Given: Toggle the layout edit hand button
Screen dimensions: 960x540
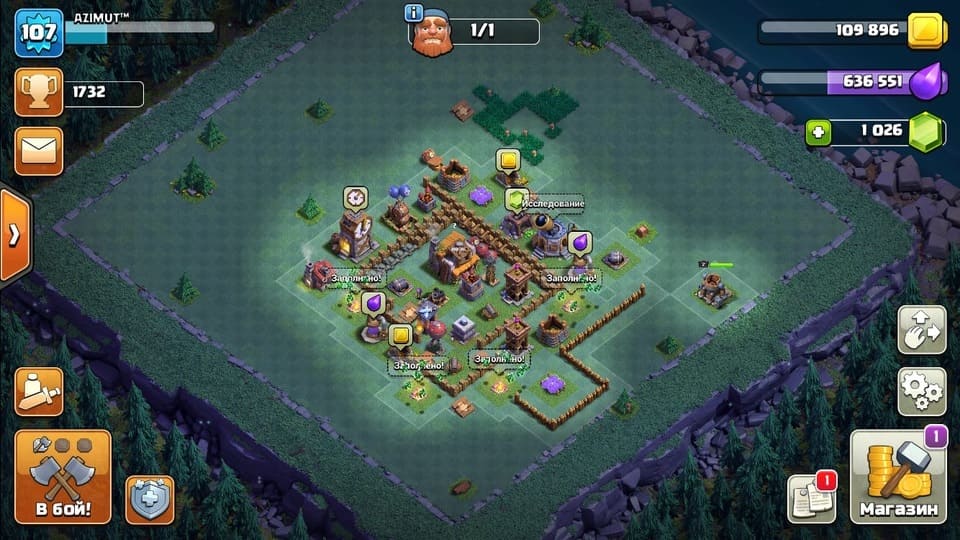Looking at the screenshot, I should point(922,331).
